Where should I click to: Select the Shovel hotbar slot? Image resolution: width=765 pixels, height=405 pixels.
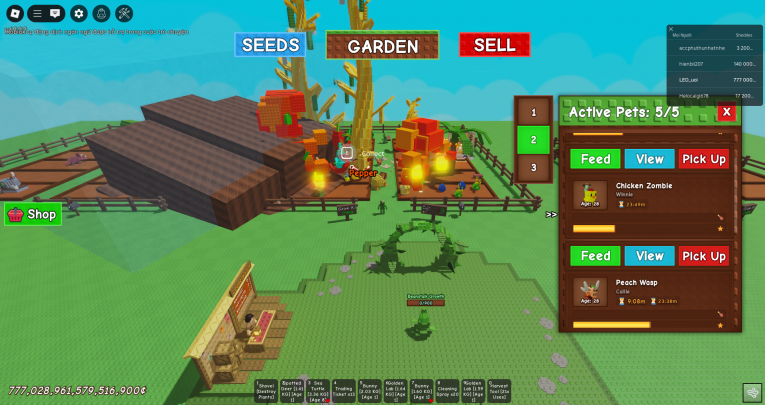click(x=268, y=391)
